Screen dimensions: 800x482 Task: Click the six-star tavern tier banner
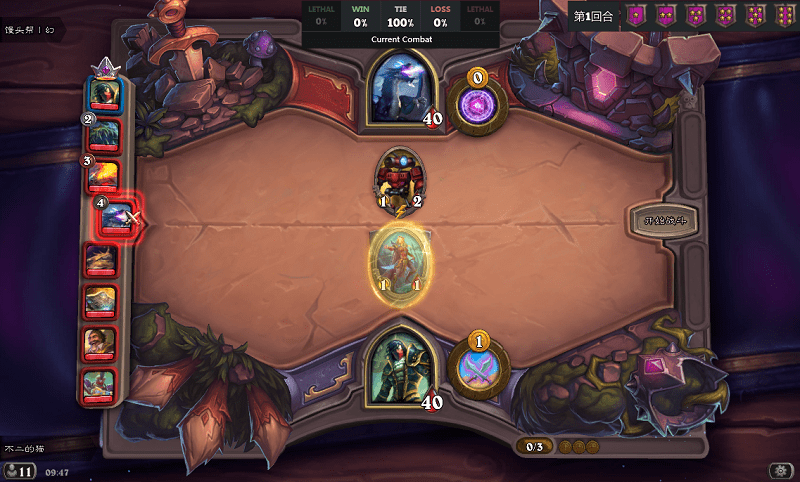[783, 16]
